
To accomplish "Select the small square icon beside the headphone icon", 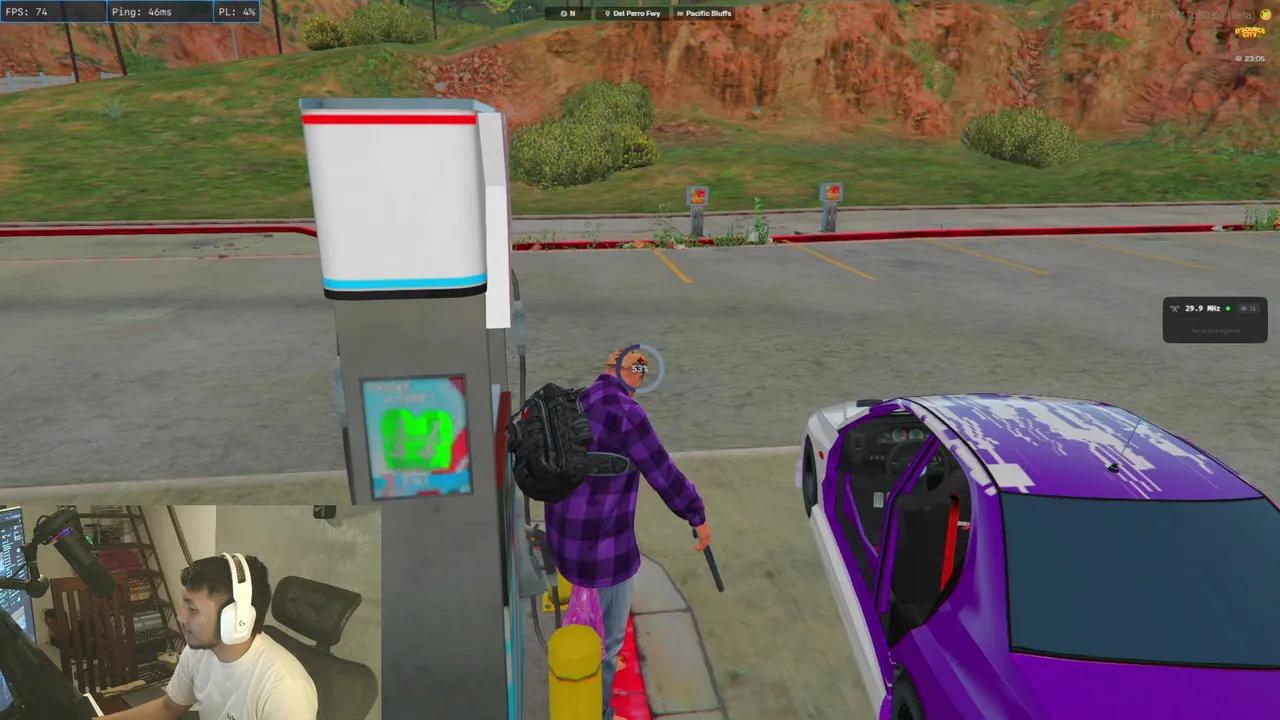I will 1253,308.
